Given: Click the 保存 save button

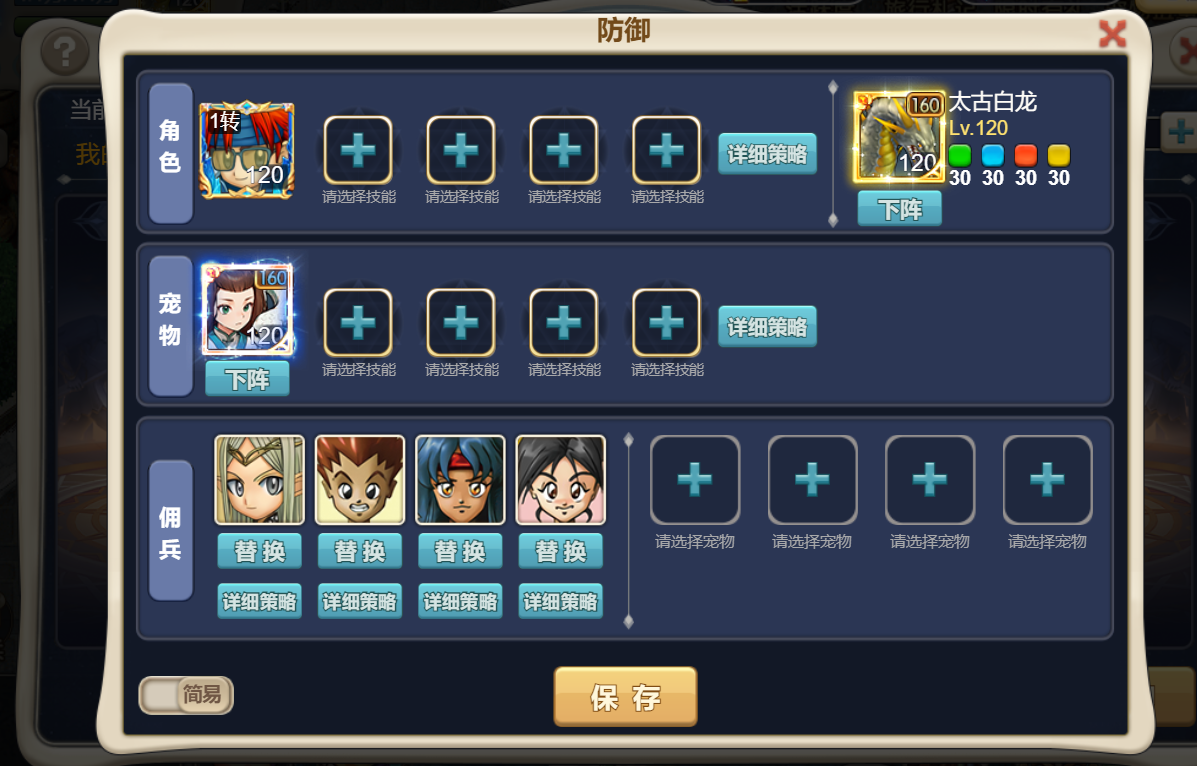Looking at the screenshot, I should pos(625,697).
